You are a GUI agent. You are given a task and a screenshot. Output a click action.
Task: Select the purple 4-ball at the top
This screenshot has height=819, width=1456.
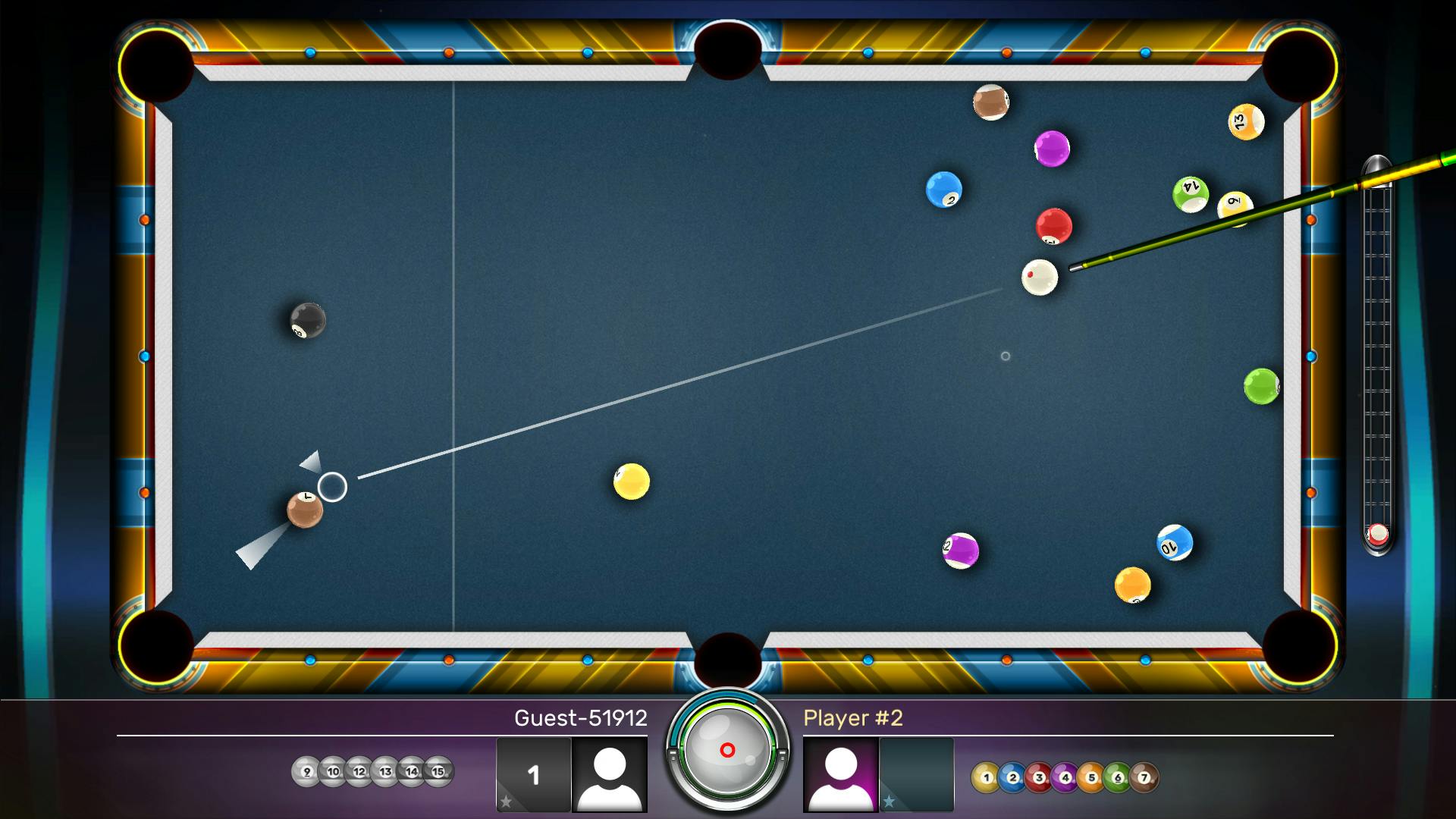[x=1052, y=149]
